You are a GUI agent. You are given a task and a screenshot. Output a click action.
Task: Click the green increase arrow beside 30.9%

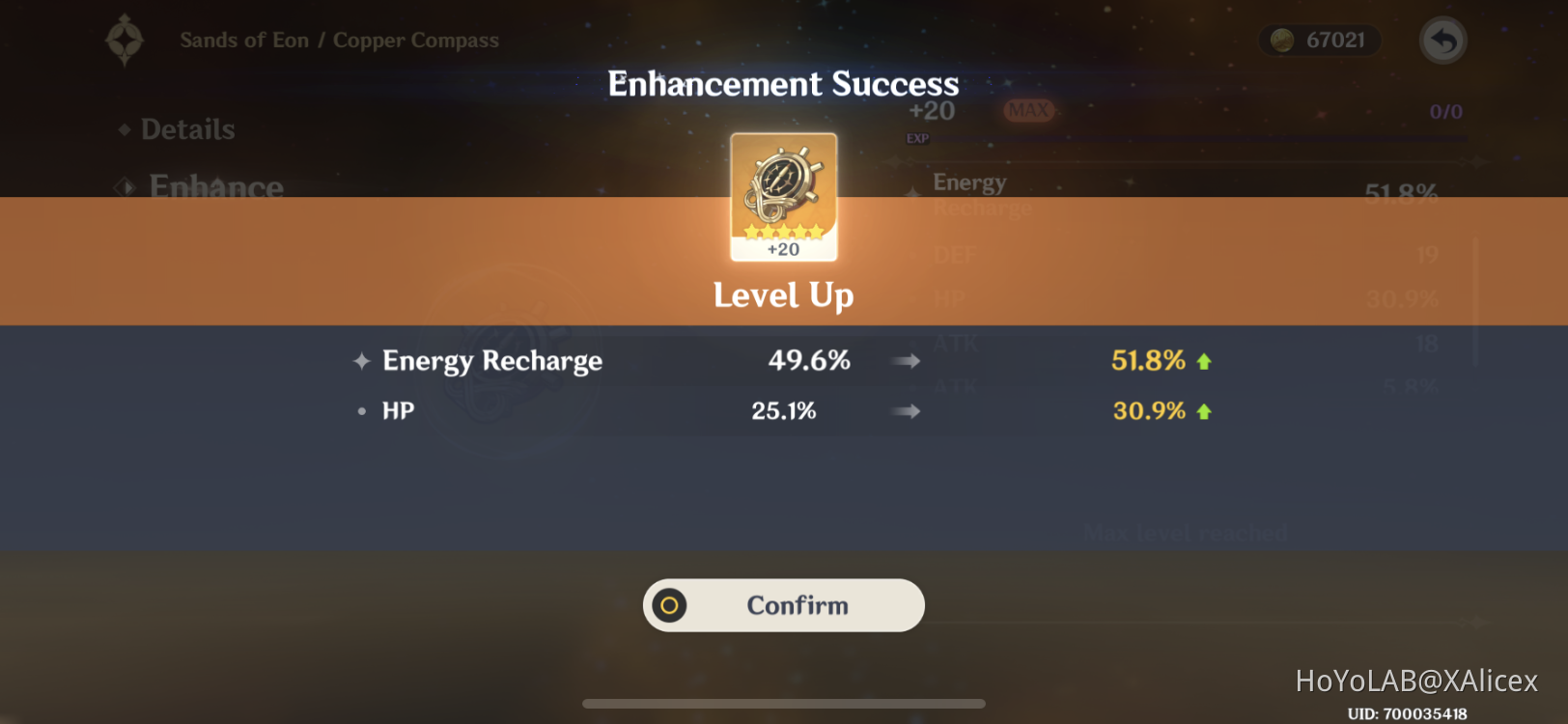tap(1204, 409)
